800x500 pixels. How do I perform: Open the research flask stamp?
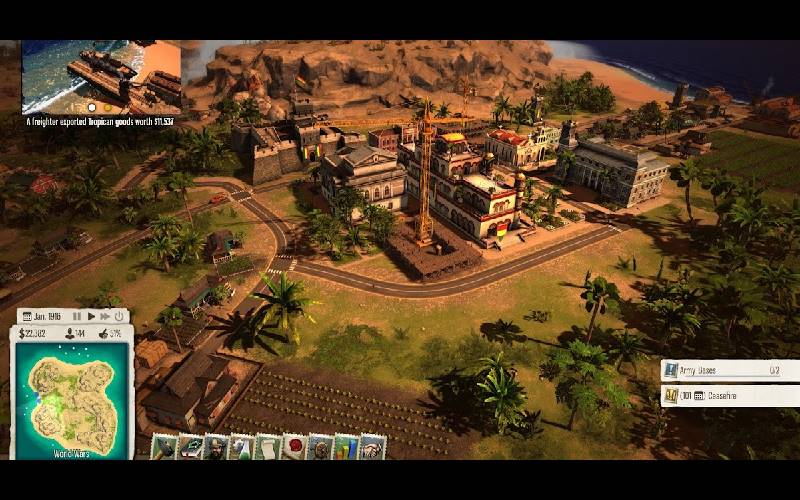242,447
